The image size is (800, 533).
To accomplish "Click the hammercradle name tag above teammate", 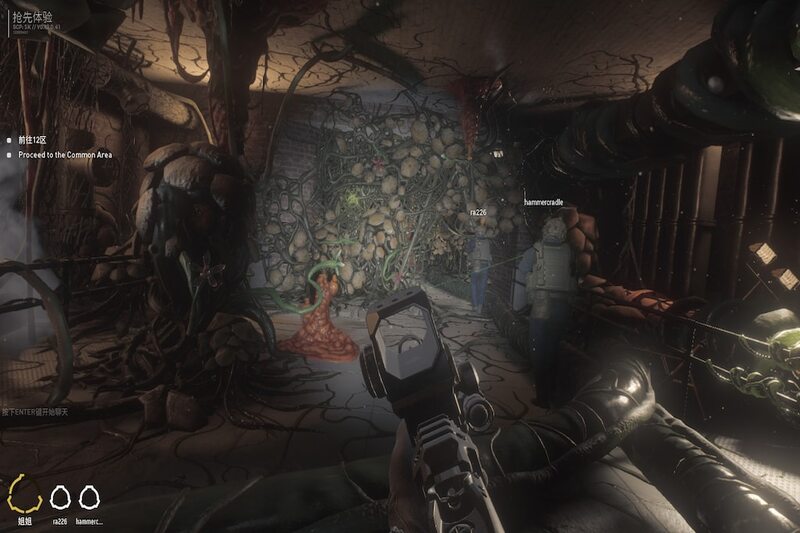I will [x=544, y=202].
